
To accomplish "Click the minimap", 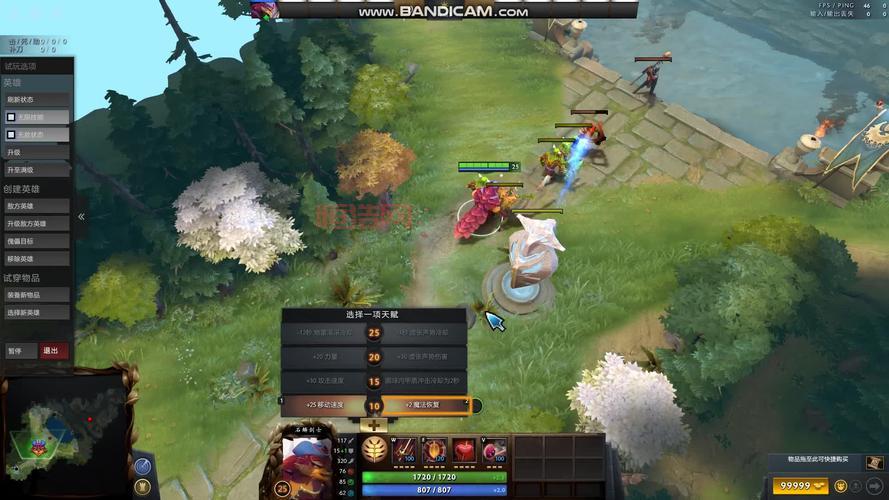I will tap(64, 430).
